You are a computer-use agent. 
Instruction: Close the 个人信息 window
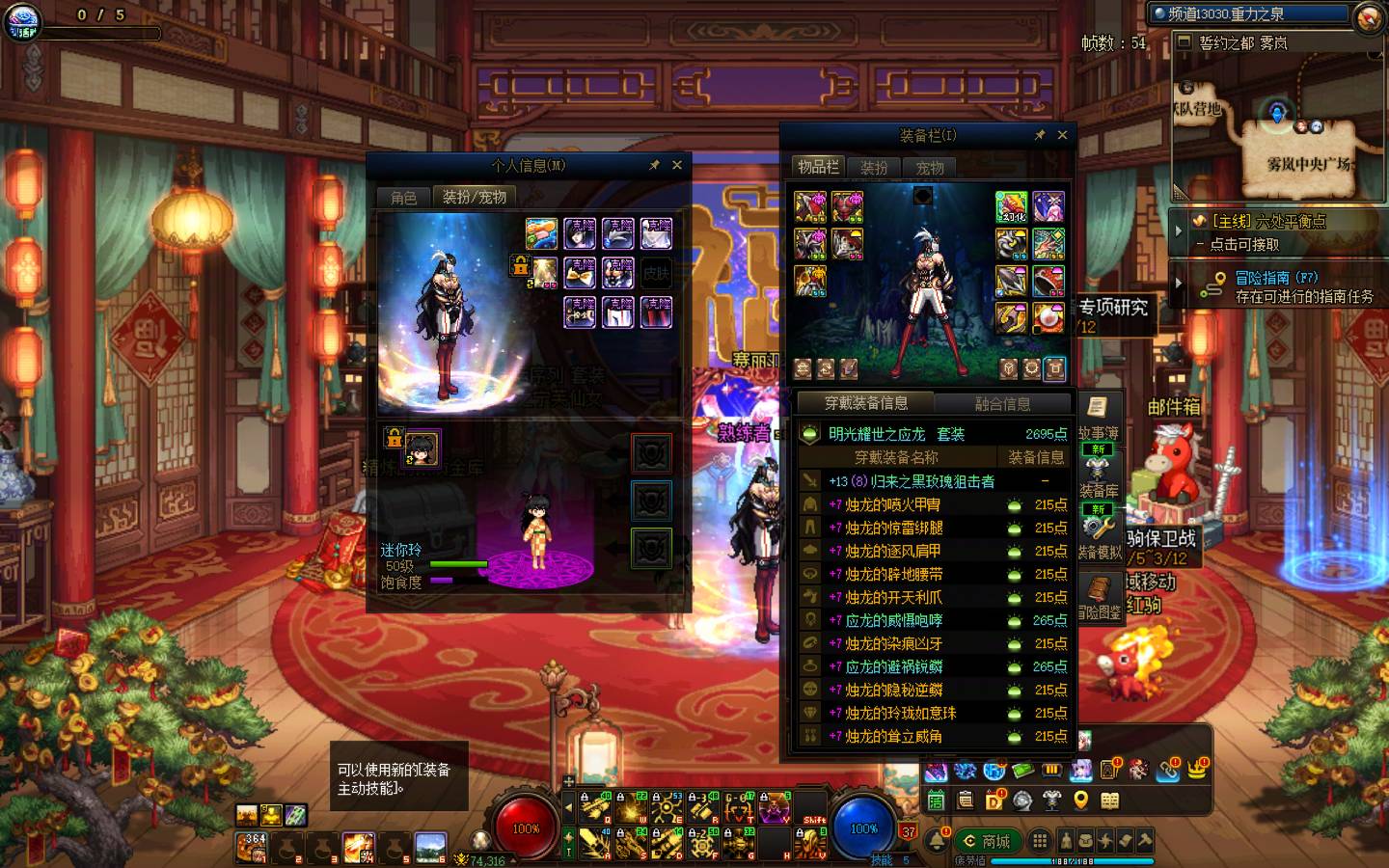coord(677,165)
